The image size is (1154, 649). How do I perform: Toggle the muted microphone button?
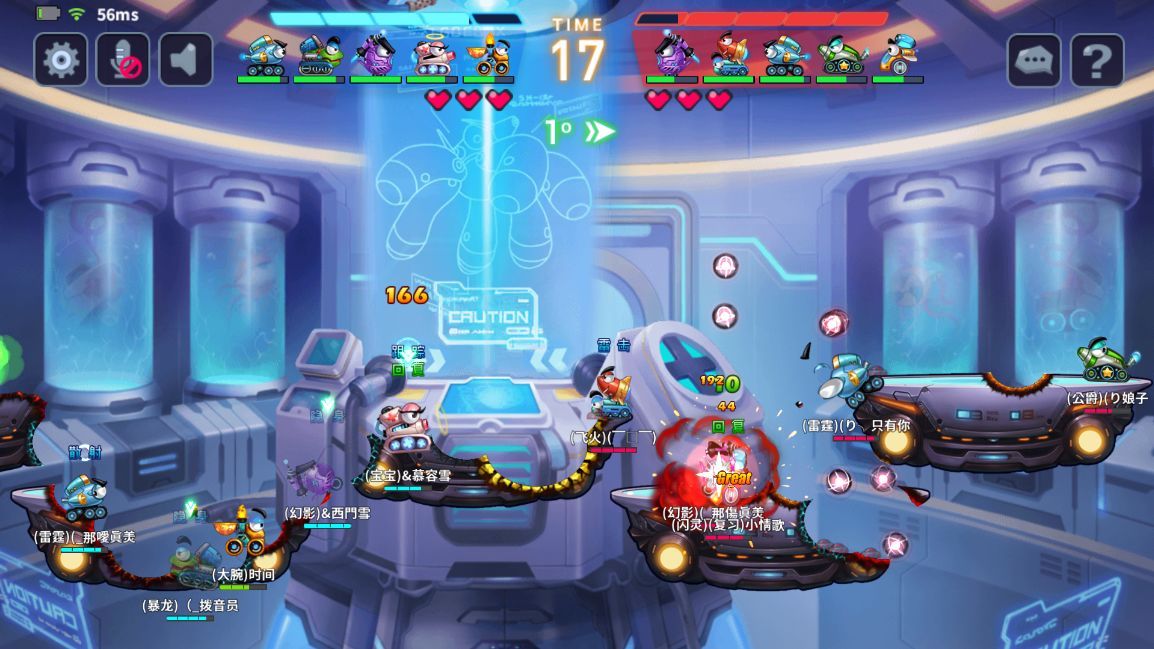point(123,60)
